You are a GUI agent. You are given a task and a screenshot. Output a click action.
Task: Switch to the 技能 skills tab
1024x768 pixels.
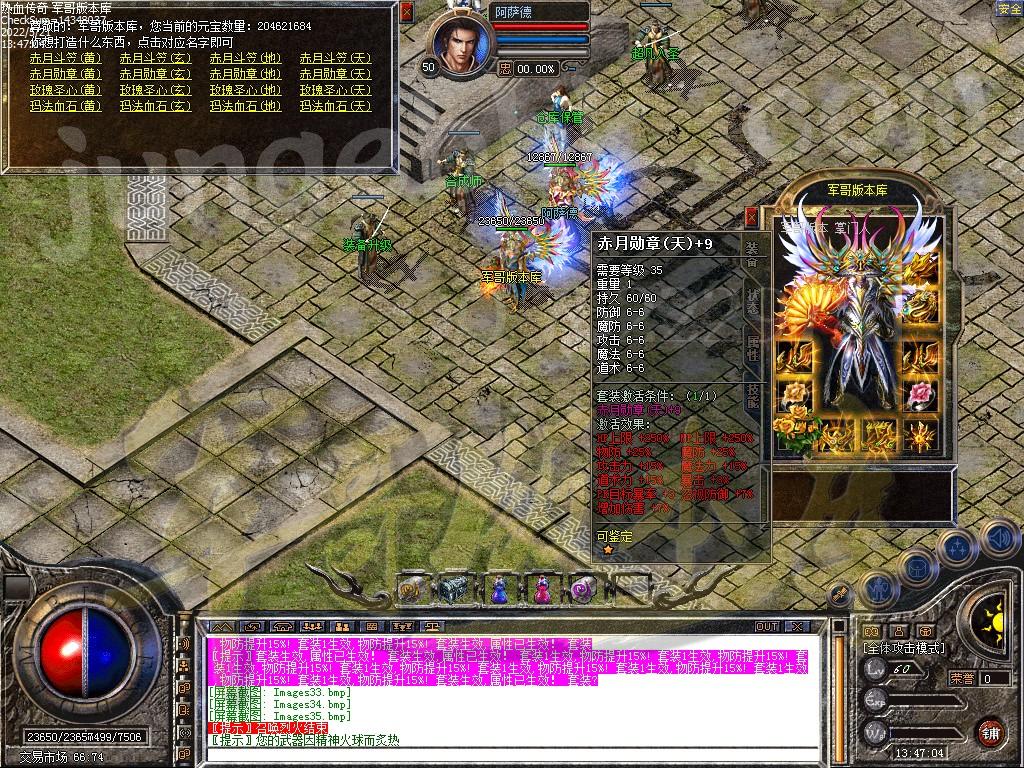752,397
